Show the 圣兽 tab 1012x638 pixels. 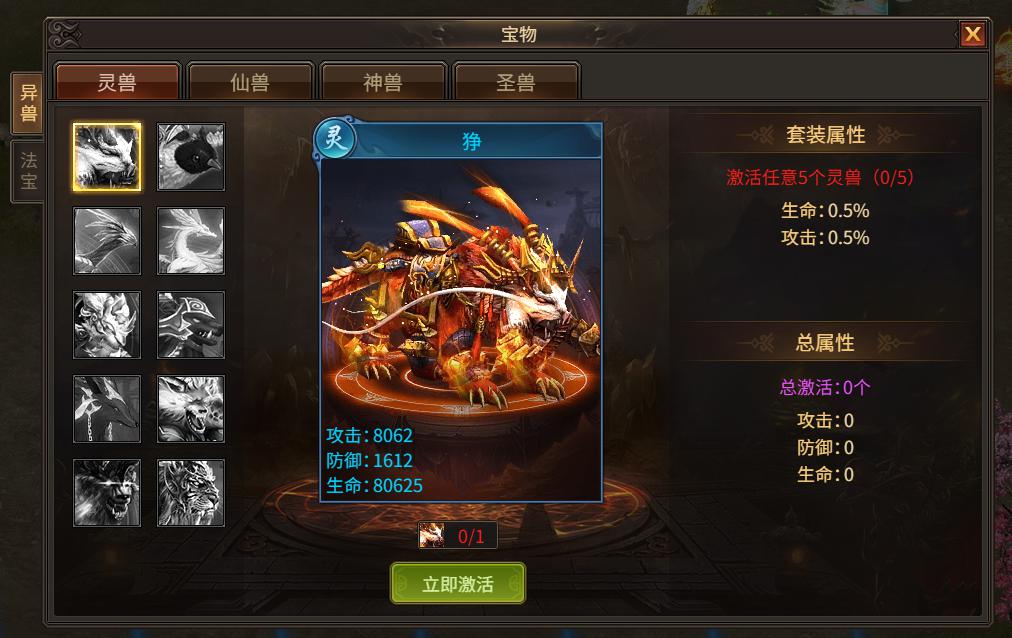[516, 82]
